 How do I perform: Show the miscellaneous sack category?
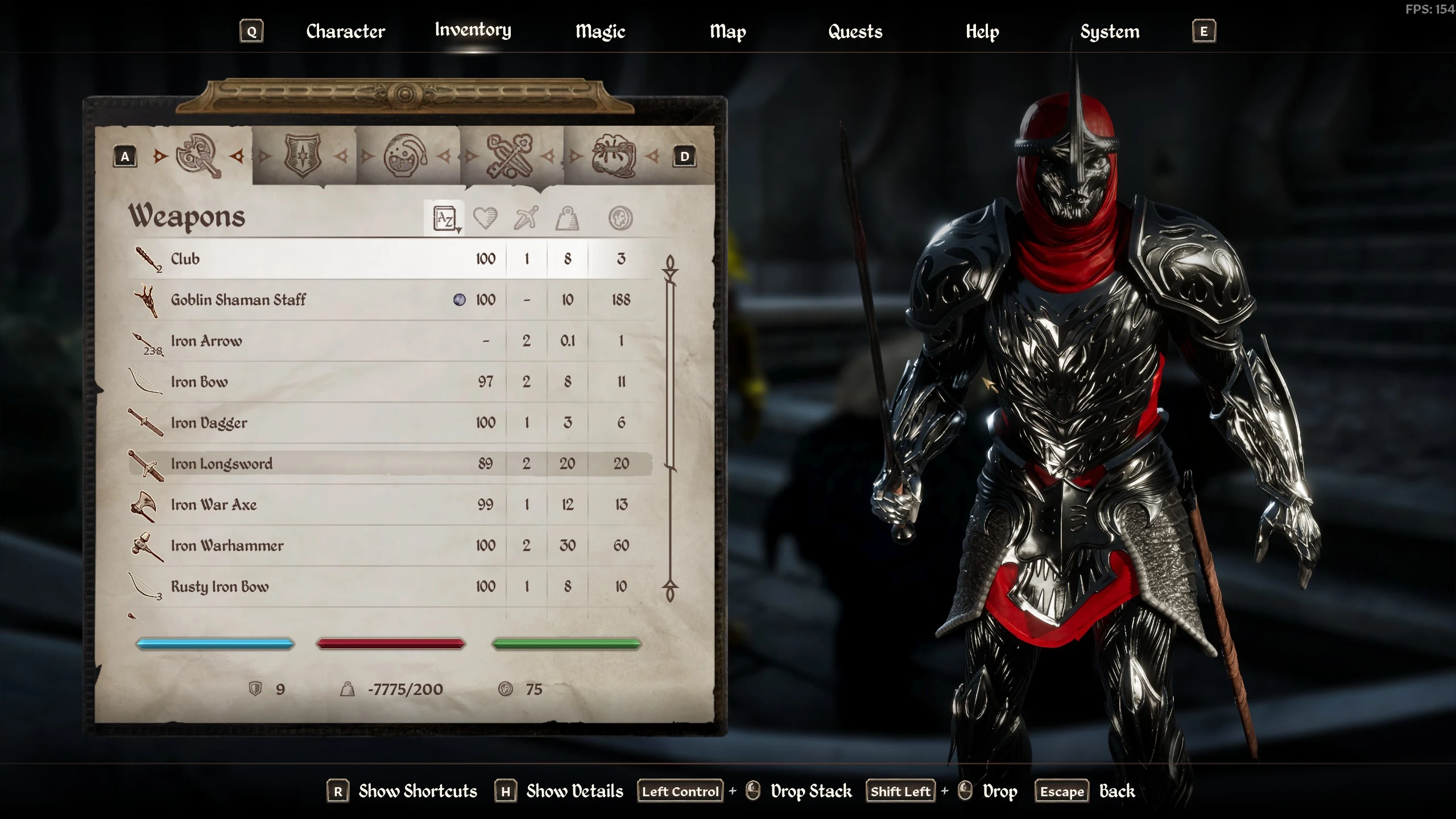point(614,156)
